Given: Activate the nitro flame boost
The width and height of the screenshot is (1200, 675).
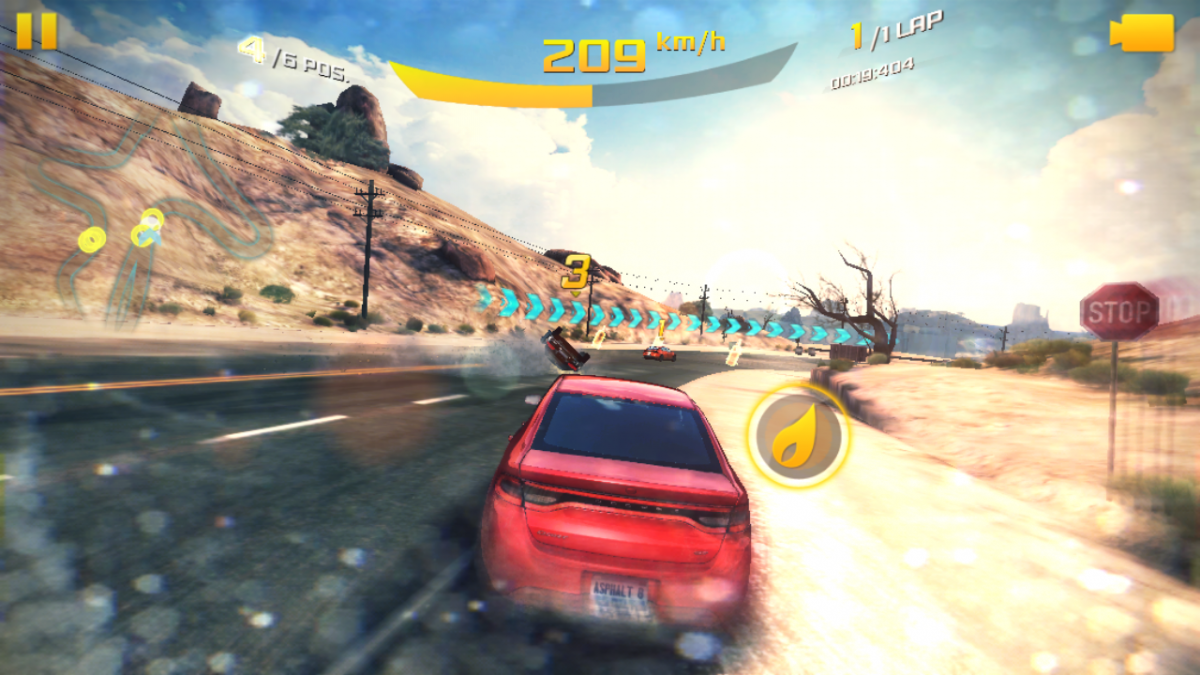Looking at the screenshot, I should (798, 436).
